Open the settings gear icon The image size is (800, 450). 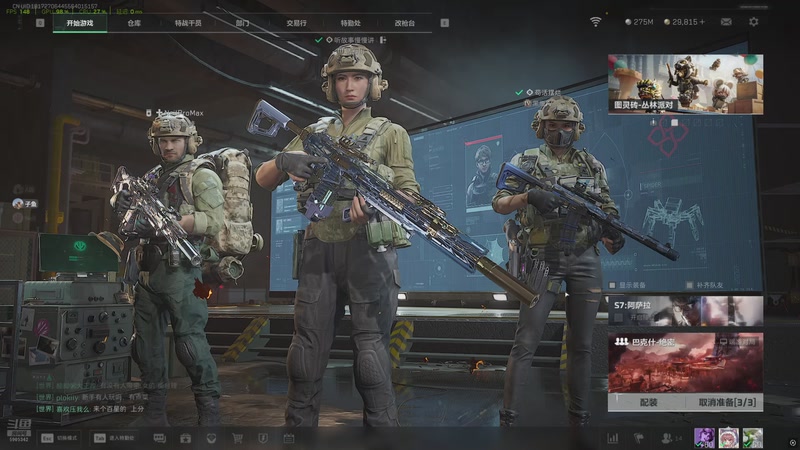pyautogui.click(x=753, y=22)
